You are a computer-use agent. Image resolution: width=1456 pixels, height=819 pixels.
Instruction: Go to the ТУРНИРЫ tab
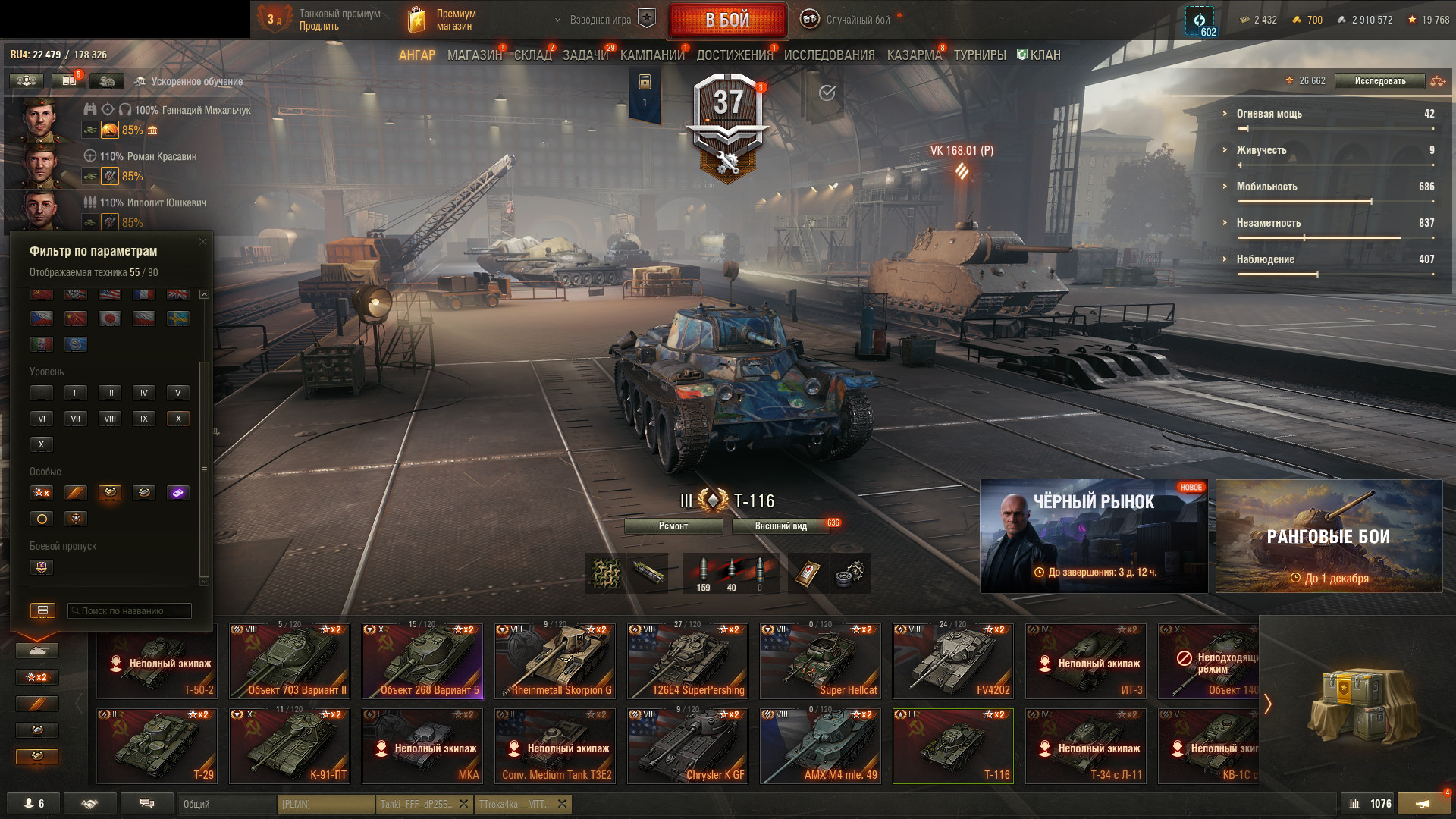tap(979, 55)
